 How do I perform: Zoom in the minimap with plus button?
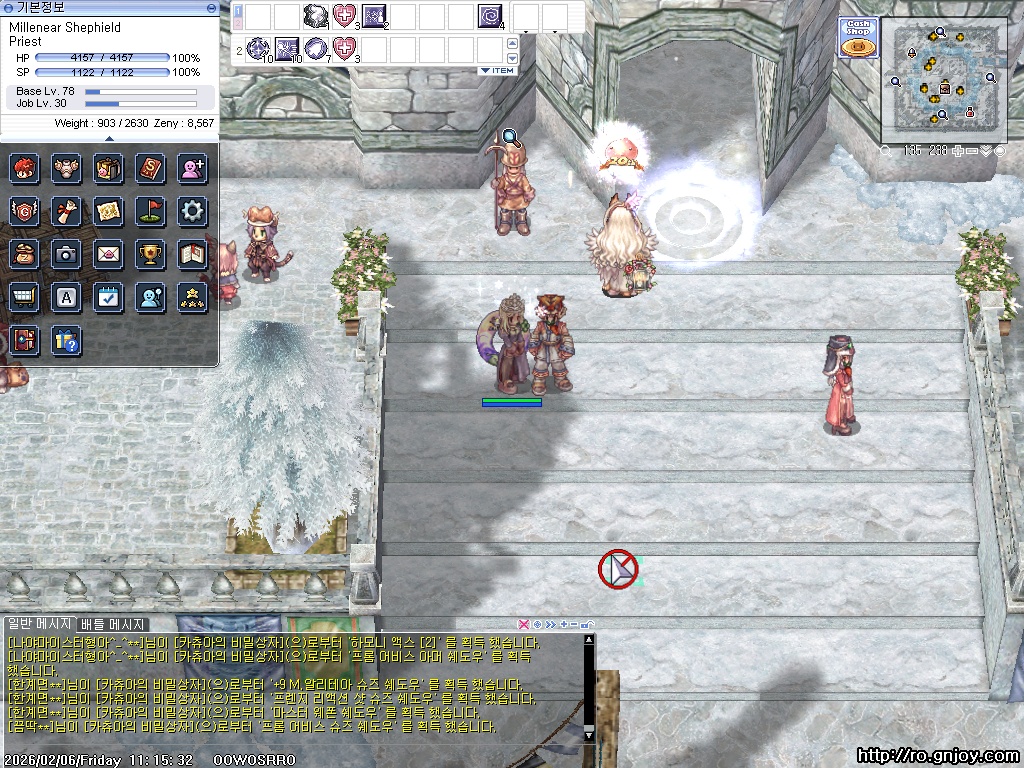(958, 151)
